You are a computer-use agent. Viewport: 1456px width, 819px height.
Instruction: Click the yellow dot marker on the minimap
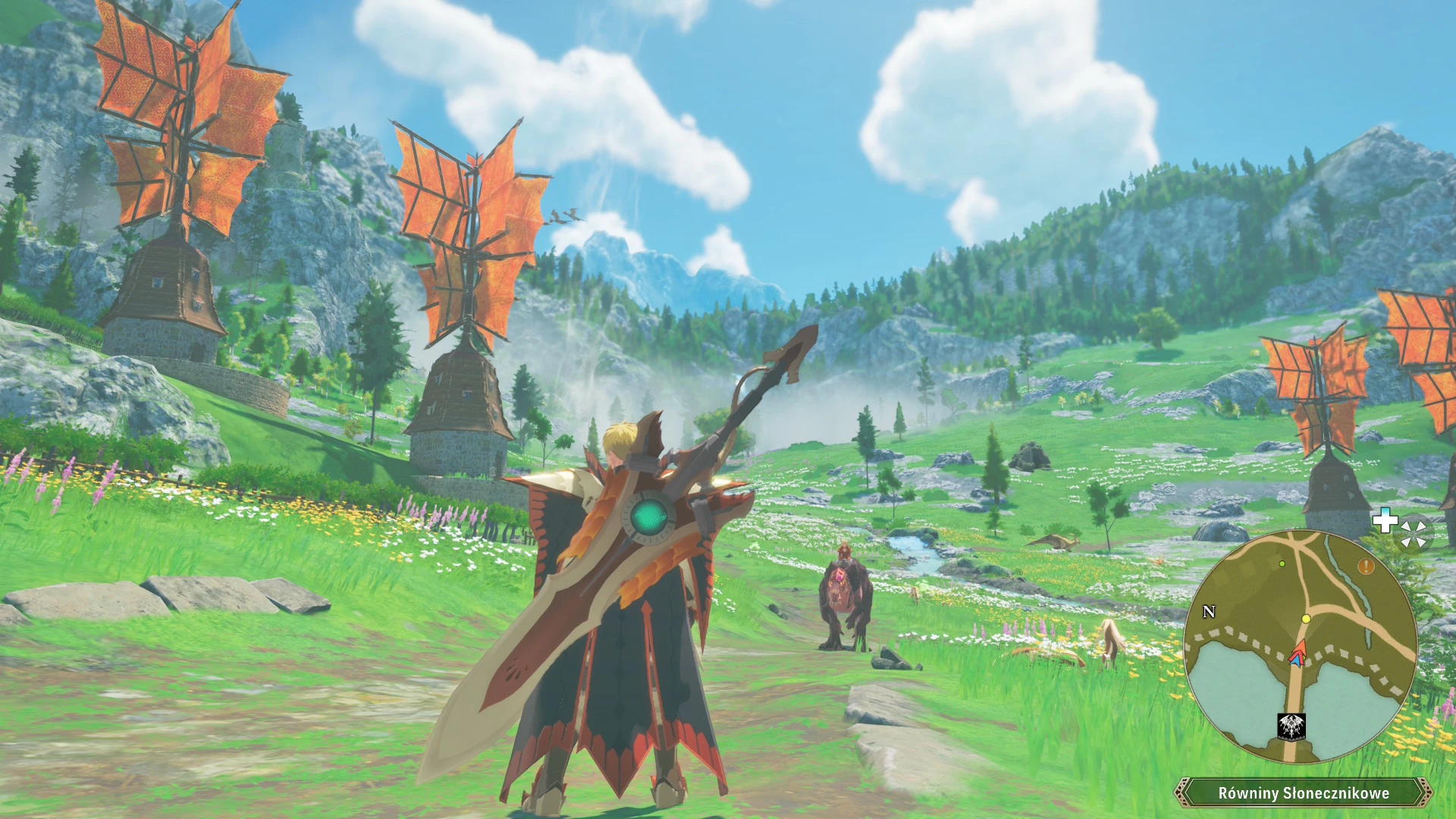point(1306,620)
